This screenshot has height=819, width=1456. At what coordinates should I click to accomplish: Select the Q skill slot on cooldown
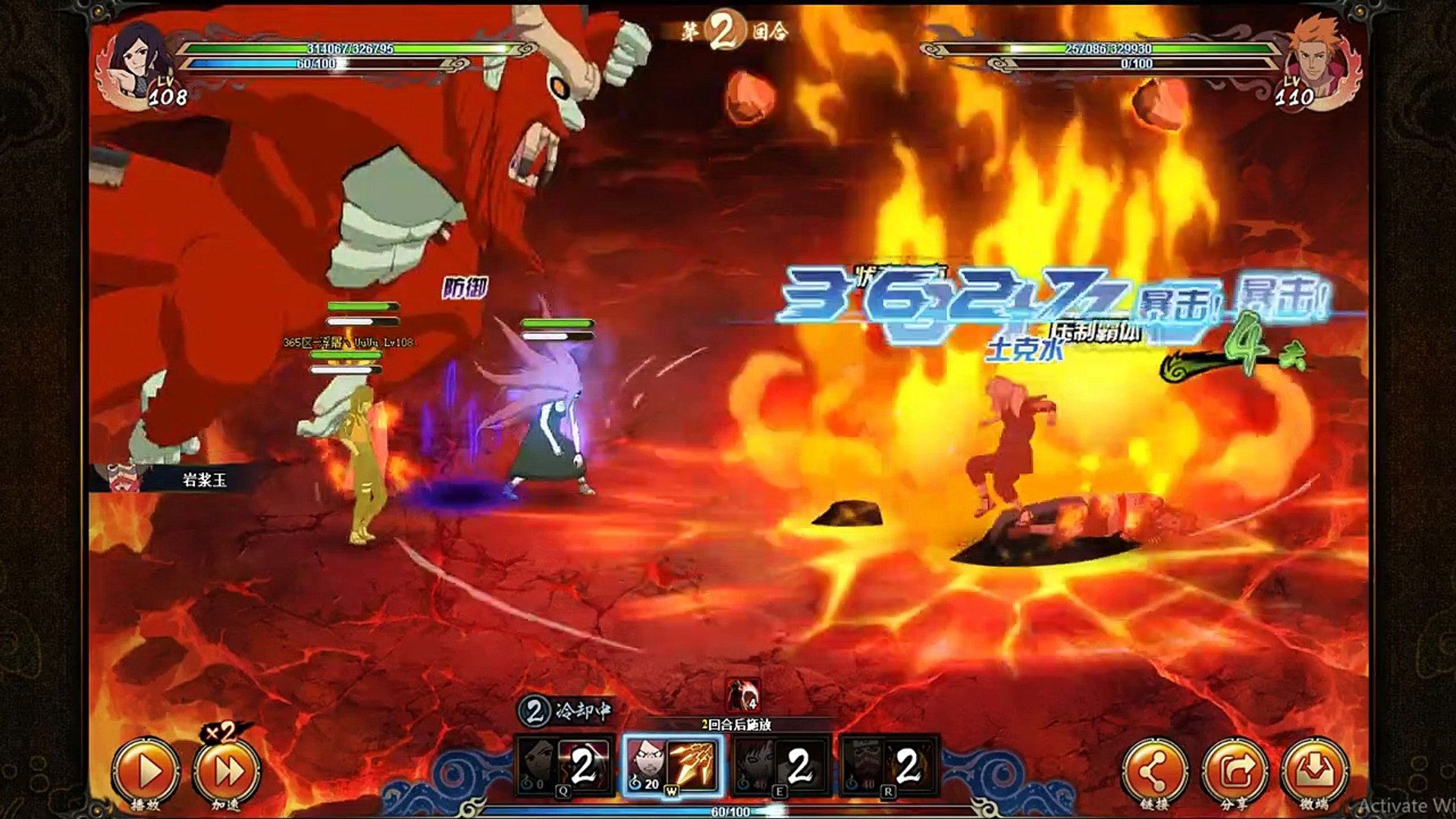(x=564, y=766)
